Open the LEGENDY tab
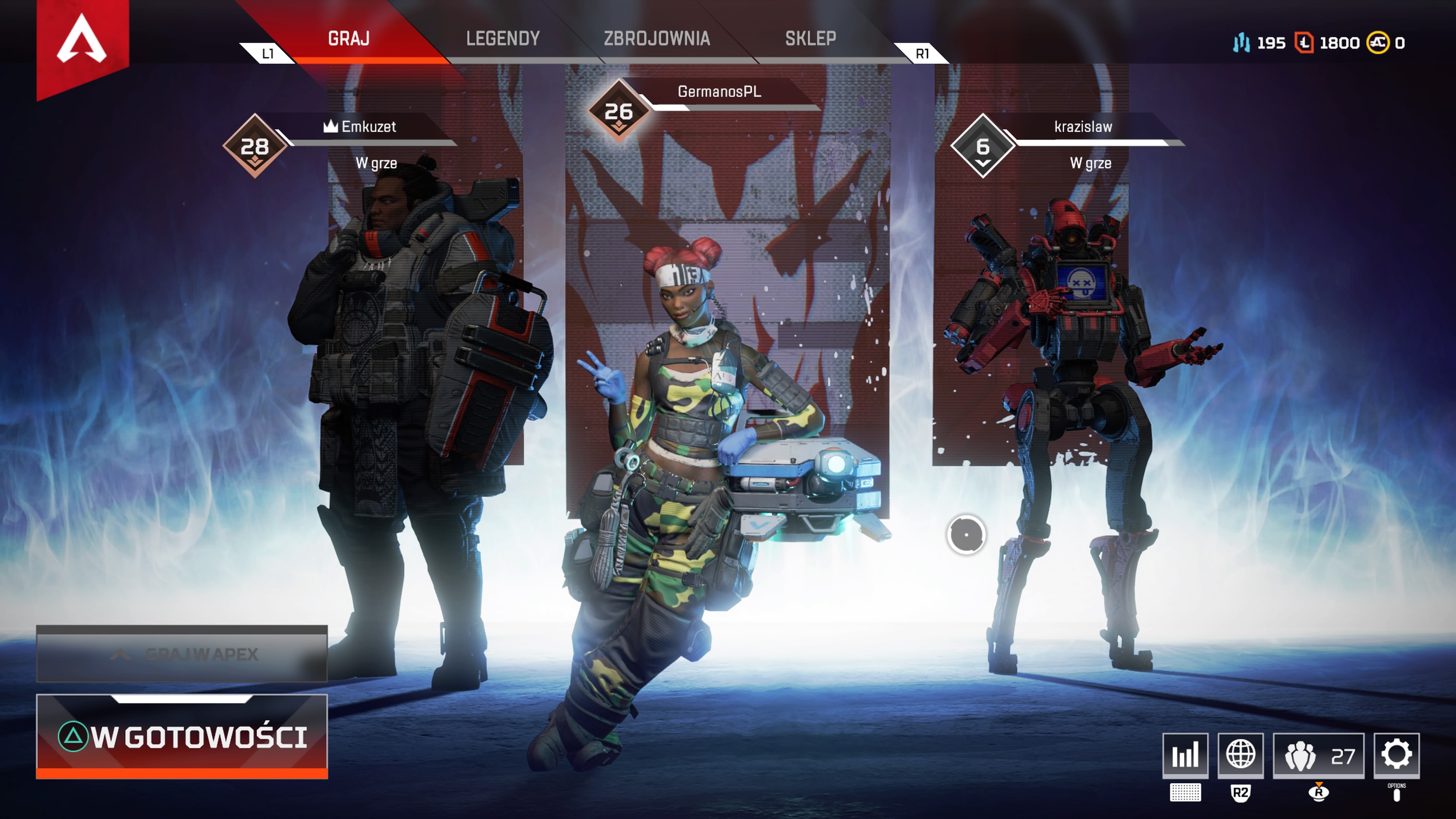Viewport: 1456px width, 819px height. [x=502, y=38]
